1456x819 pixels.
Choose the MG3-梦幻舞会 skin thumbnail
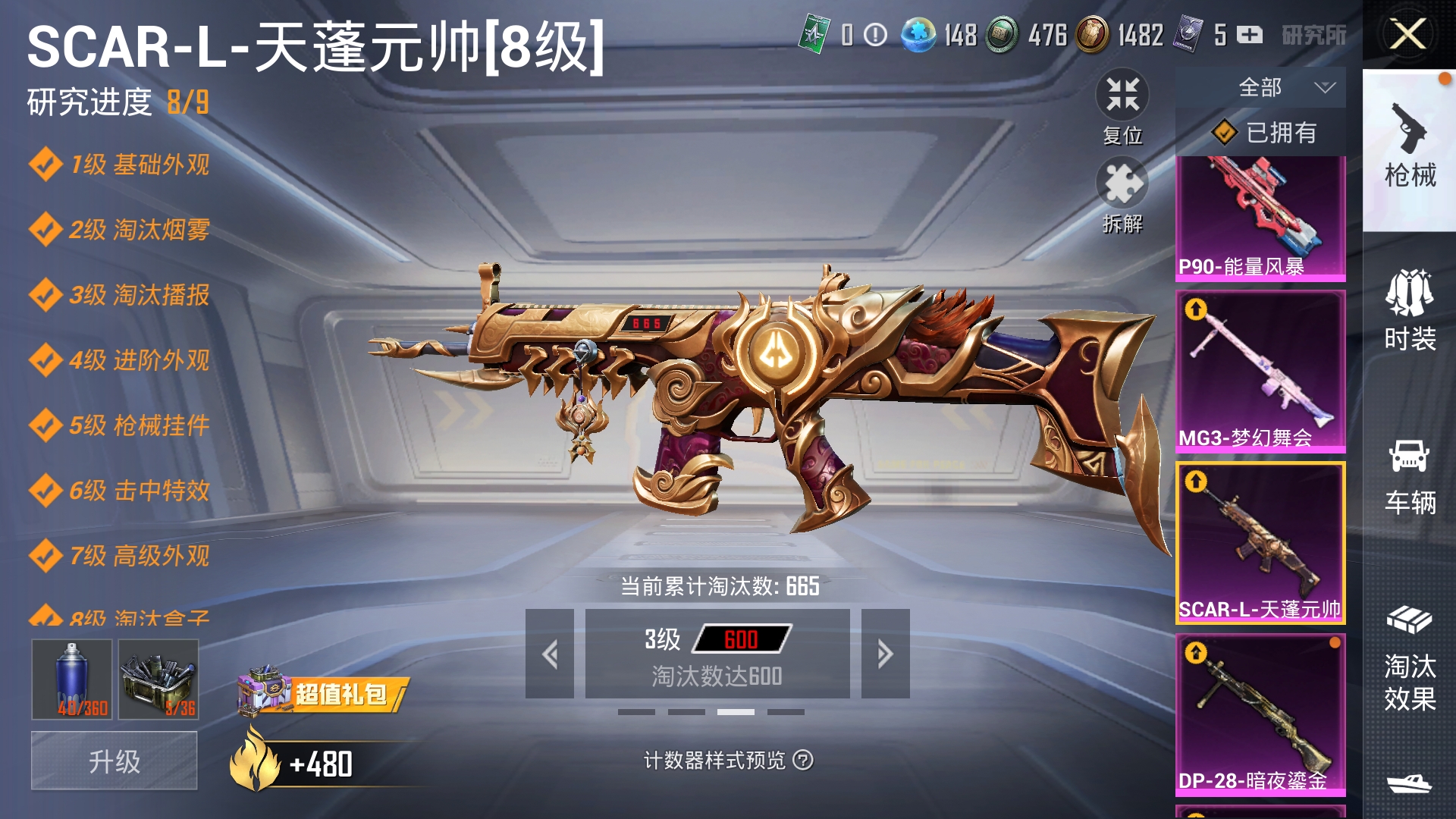point(1260,372)
